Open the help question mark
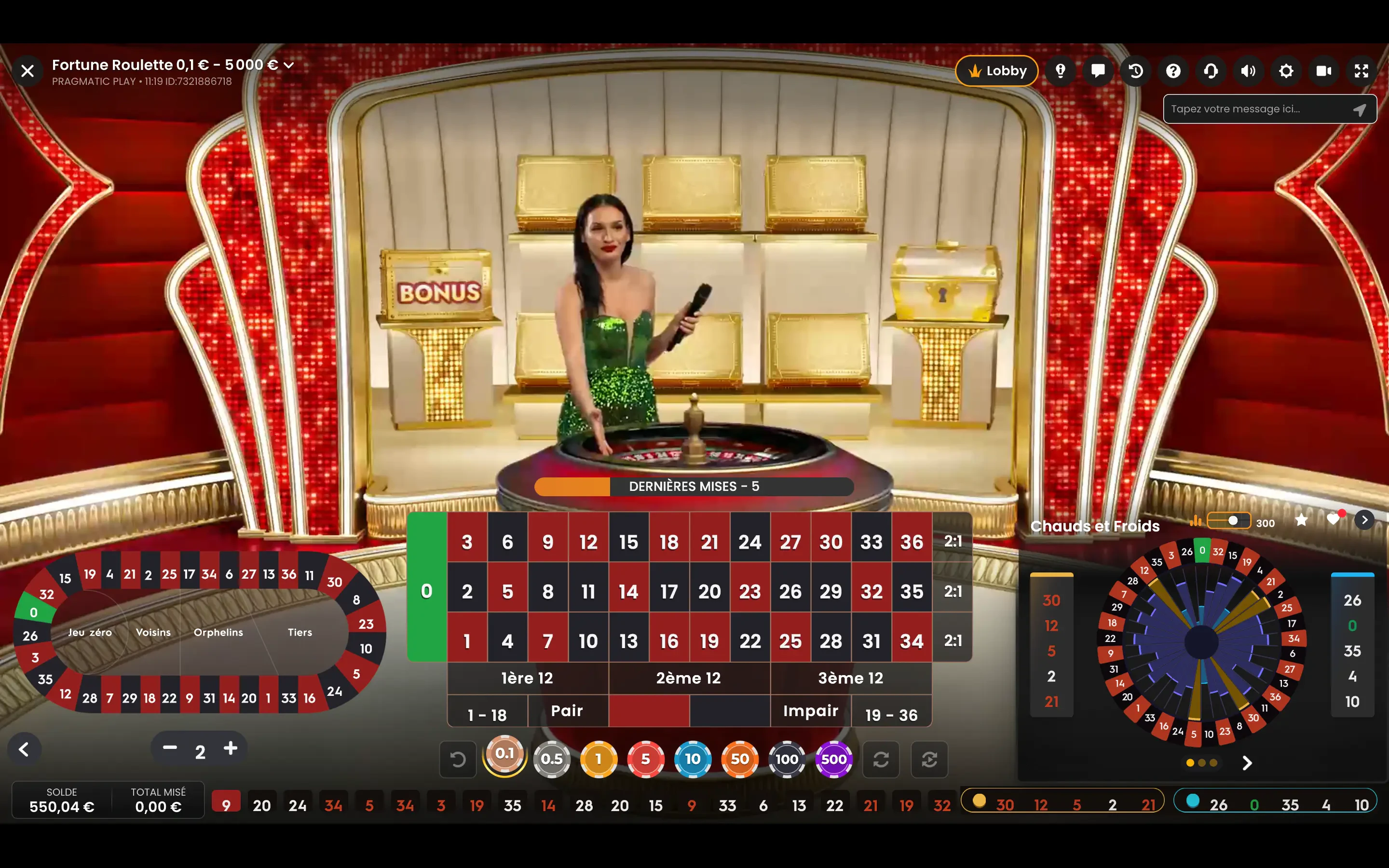The width and height of the screenshot is (1389, 868). pos(1173,71)
